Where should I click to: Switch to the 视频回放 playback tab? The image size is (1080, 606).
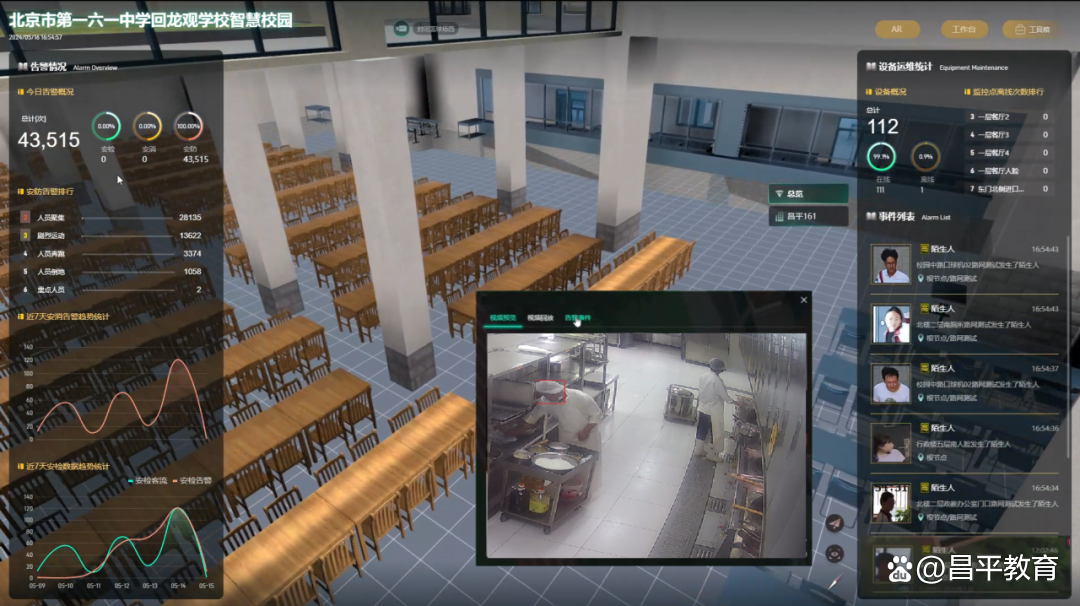pyautogui.click(x=541, y=318)
